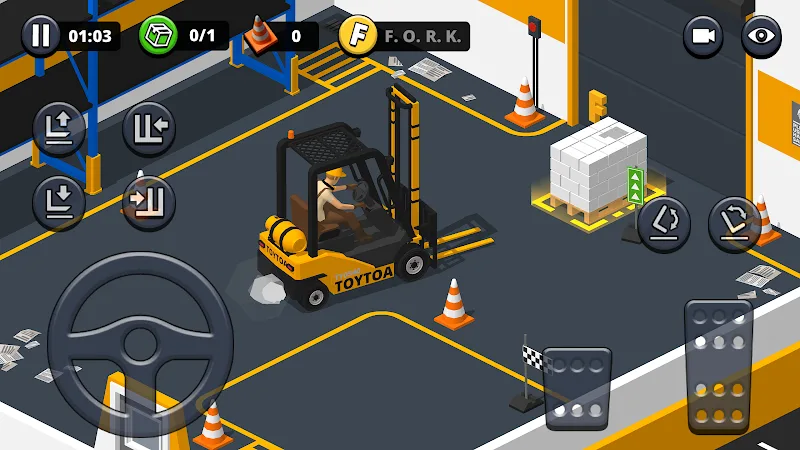Tilt the forks with the curved-down-arrow button

pyautogui.click(x=663, y=222)
